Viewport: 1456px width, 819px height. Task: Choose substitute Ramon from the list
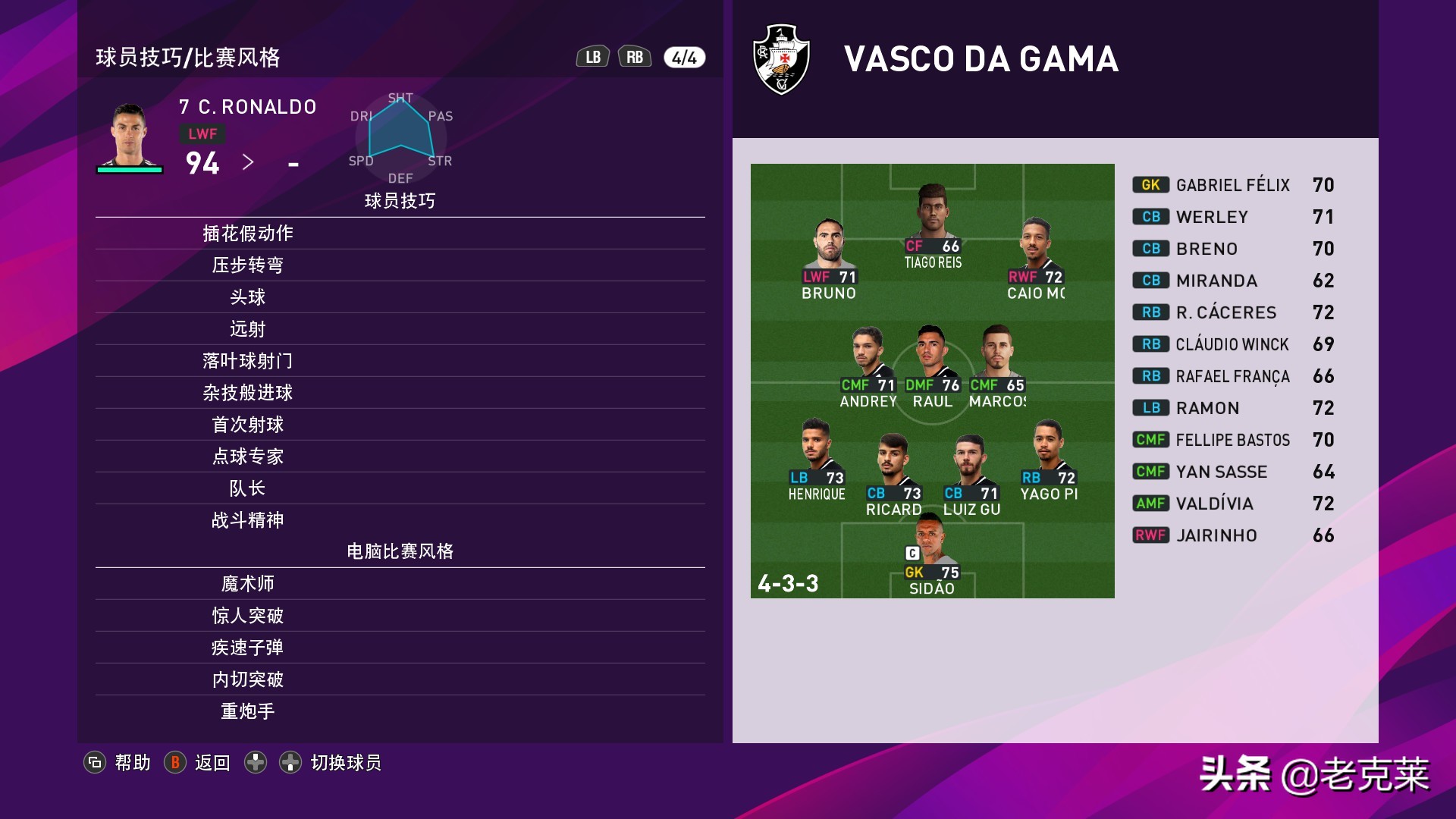(x=1207, y=408)
